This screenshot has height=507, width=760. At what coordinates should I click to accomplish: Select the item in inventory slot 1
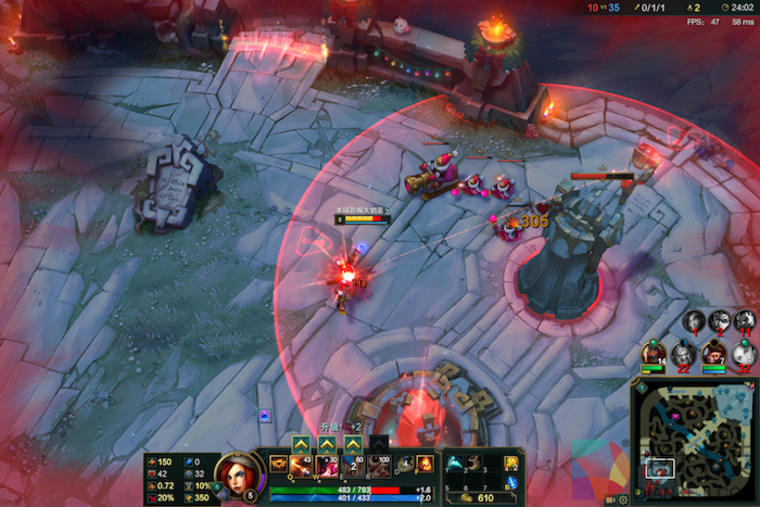click(x=454, y=462)
